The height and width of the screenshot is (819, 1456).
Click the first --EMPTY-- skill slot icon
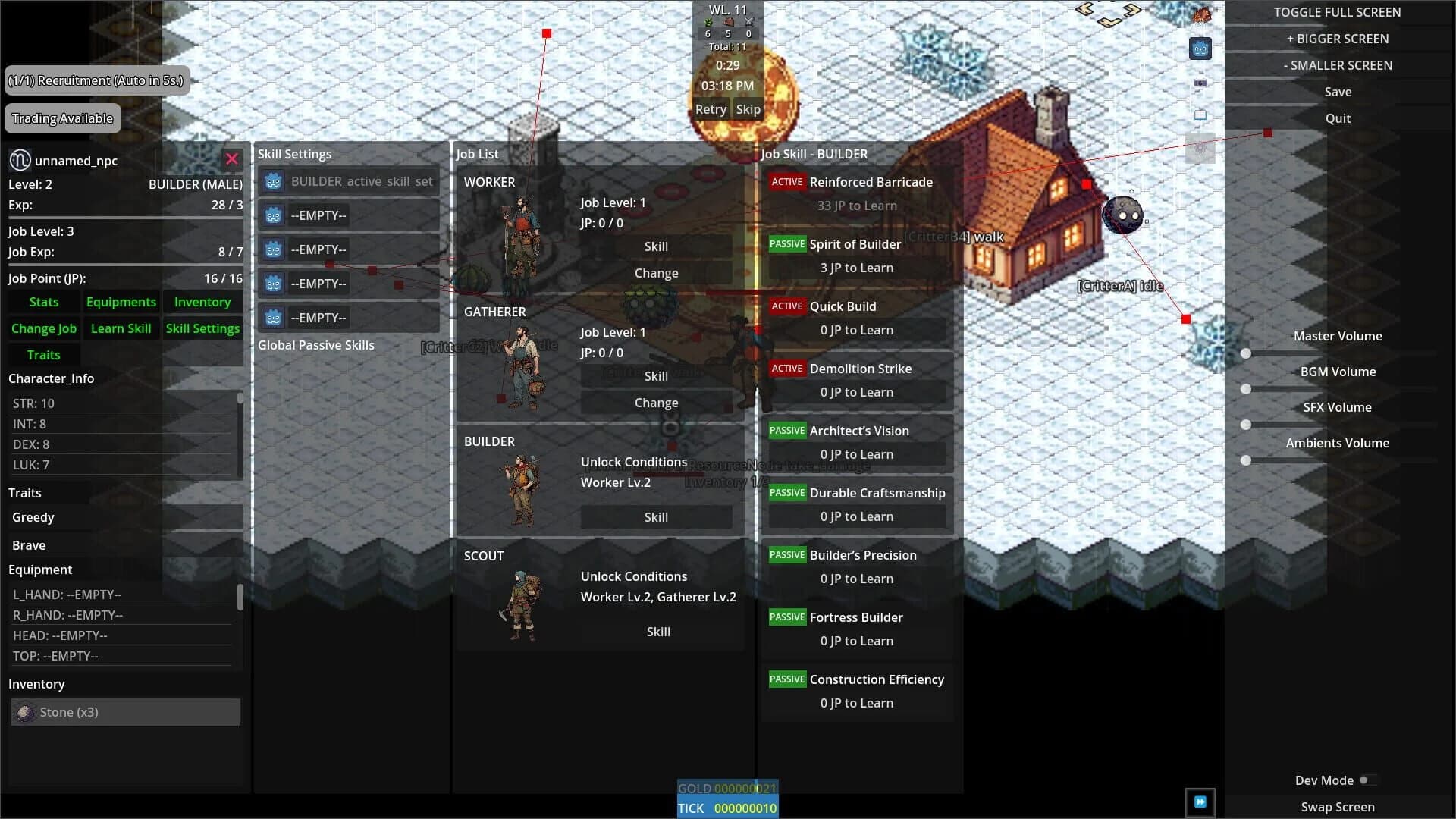(273, 215)
